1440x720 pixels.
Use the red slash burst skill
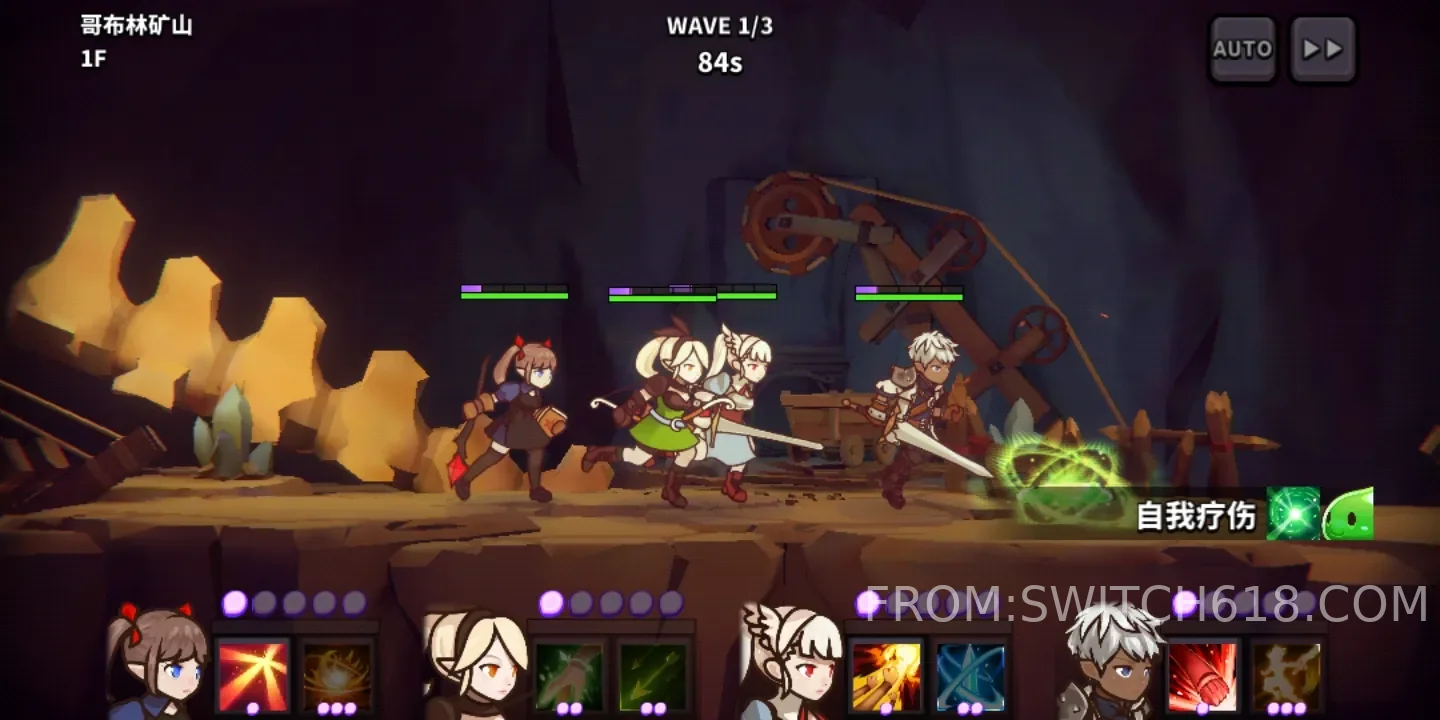(x=253, y=676)
